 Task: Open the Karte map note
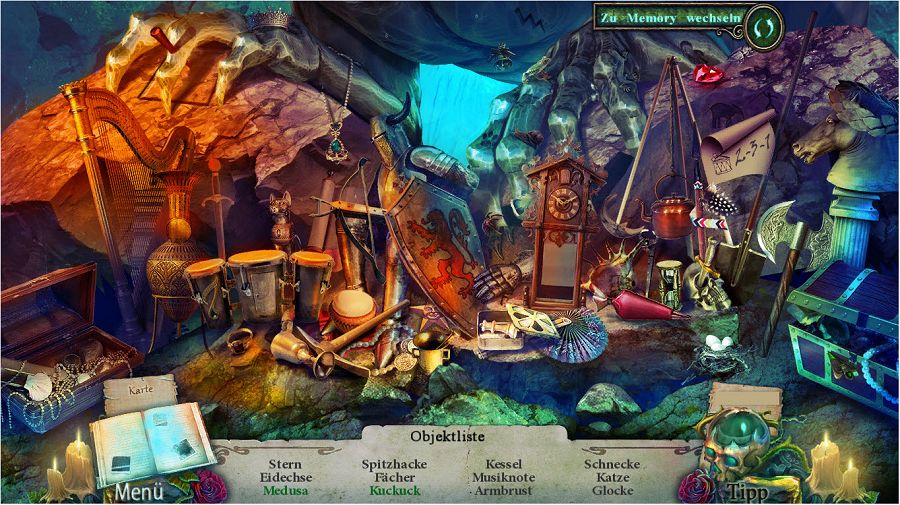tap(140, 390)
